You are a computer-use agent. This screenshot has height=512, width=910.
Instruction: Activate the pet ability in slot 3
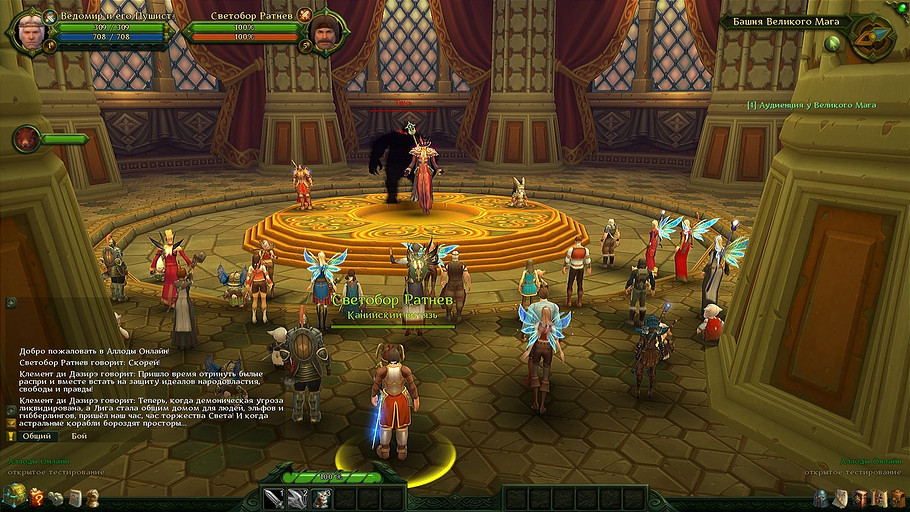(x=321, y=497)
